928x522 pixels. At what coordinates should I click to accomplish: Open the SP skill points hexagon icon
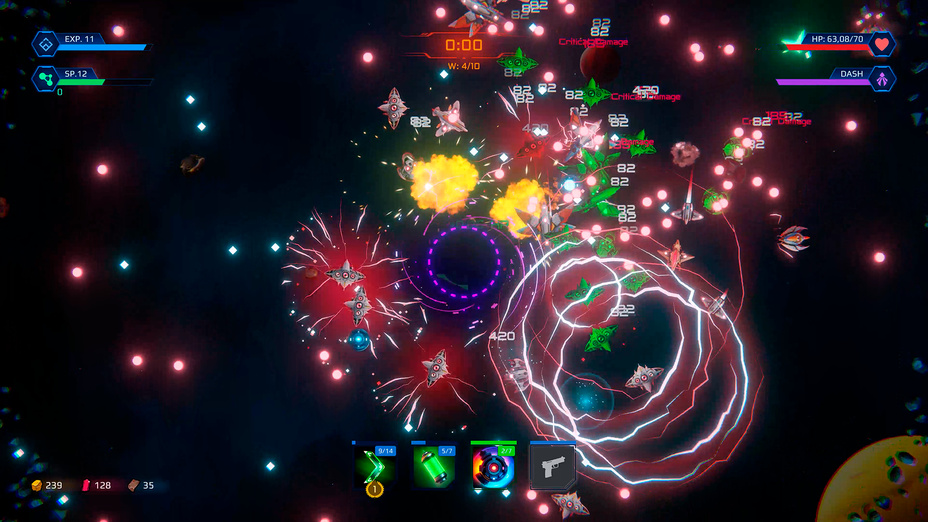[x=46, y=78]
